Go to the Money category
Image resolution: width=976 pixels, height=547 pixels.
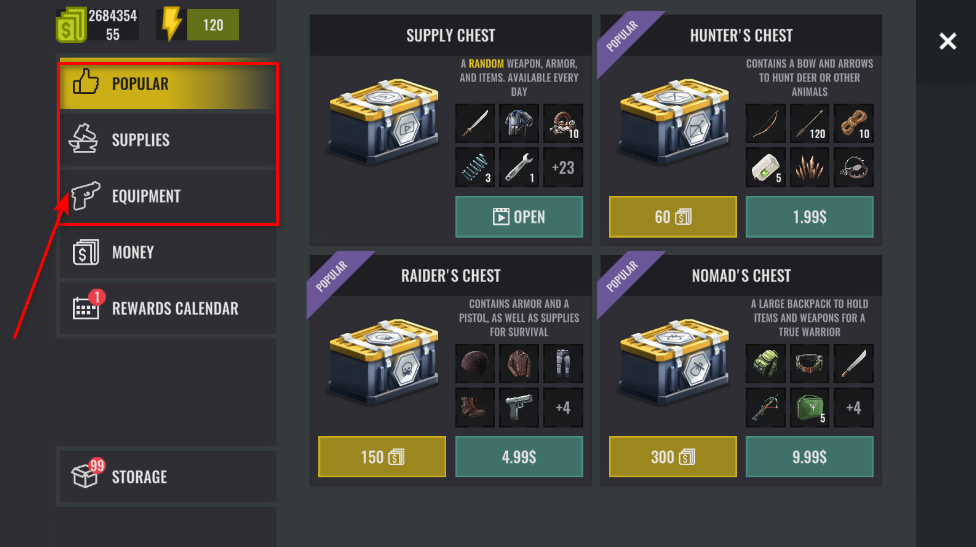pos(166,252)
